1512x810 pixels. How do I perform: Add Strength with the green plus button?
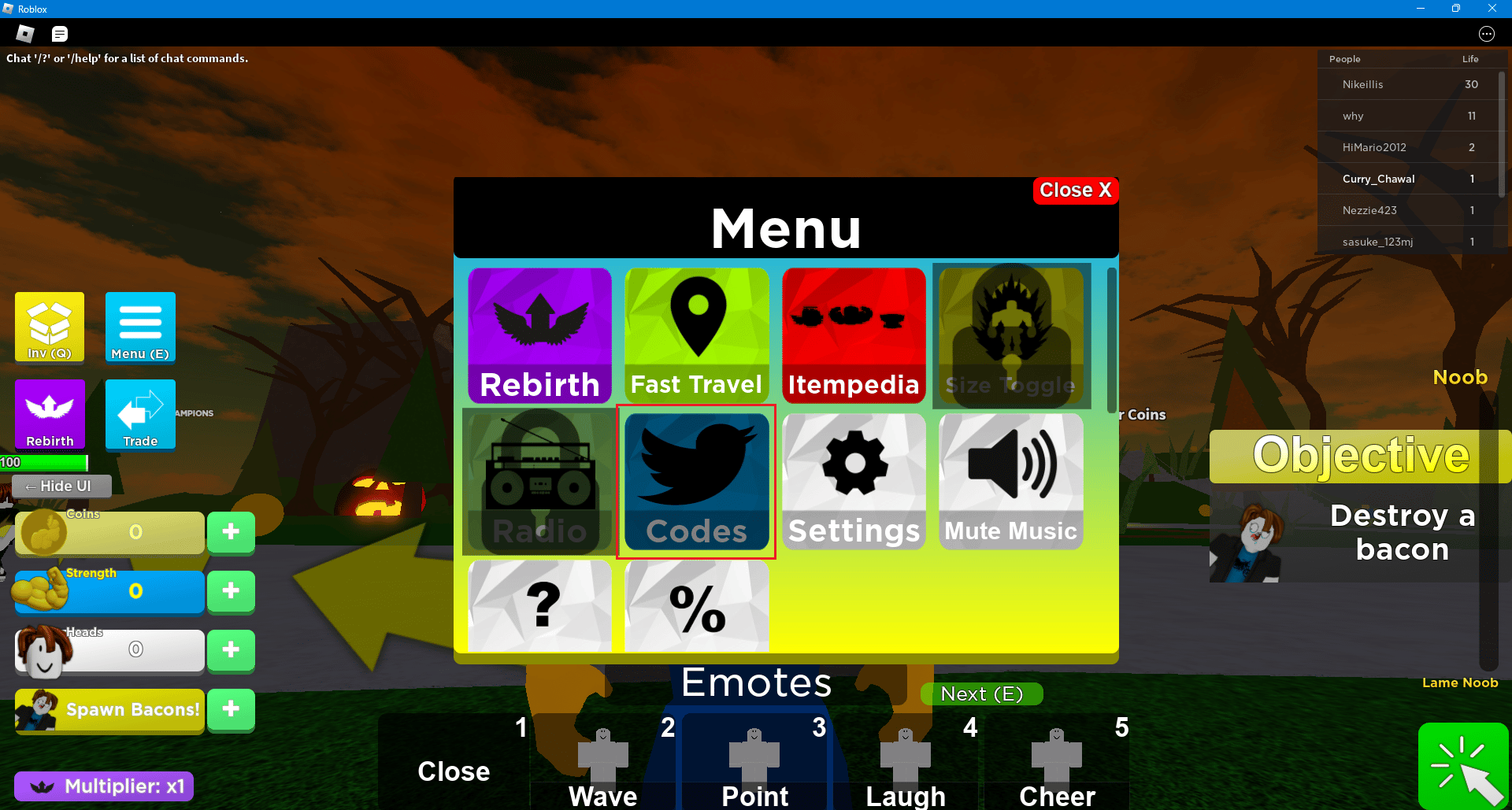[x=231, y=591]
